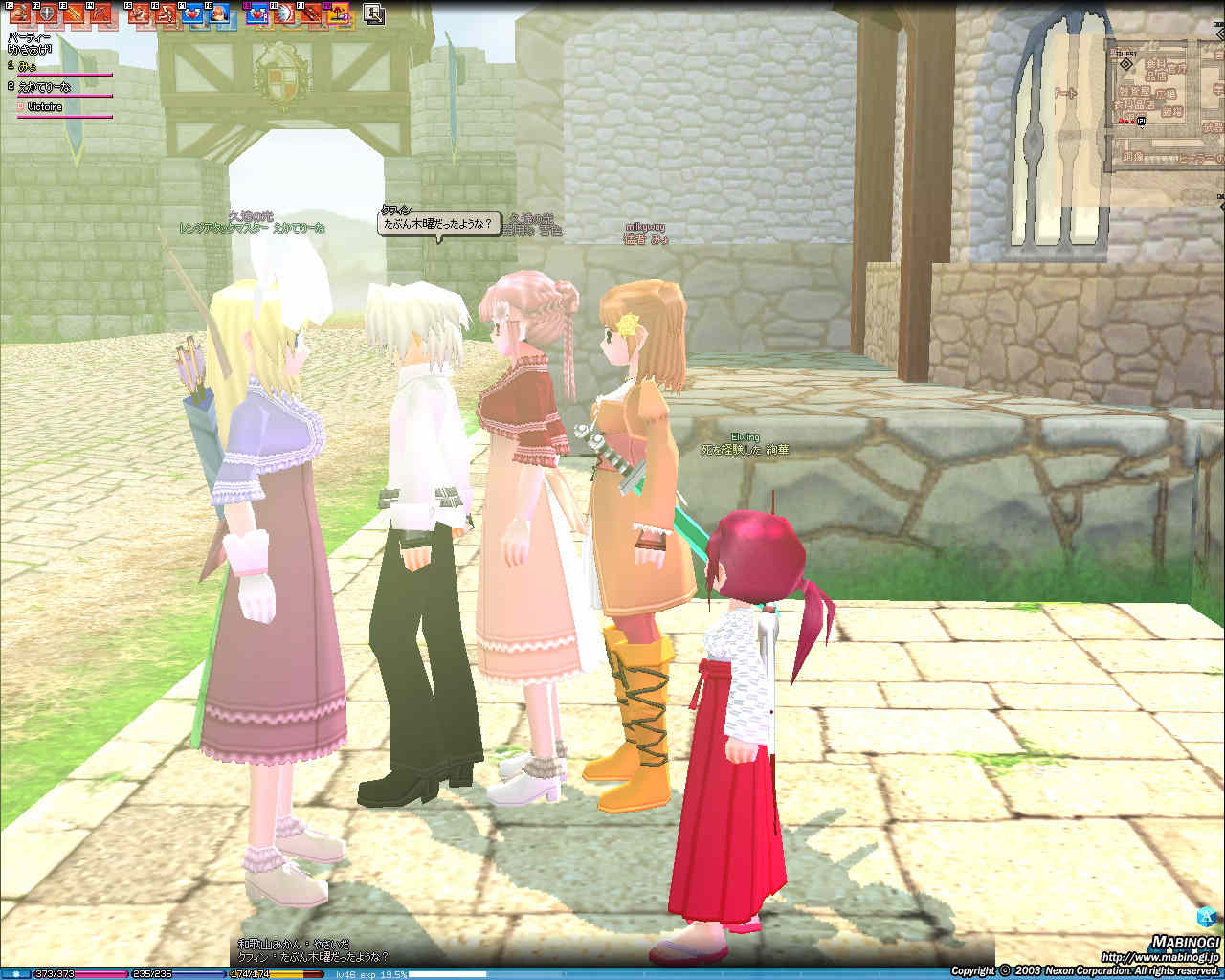Use the shield defense skill icon
This screenshot has width=1225, height=980.
[x=46, y=13]
